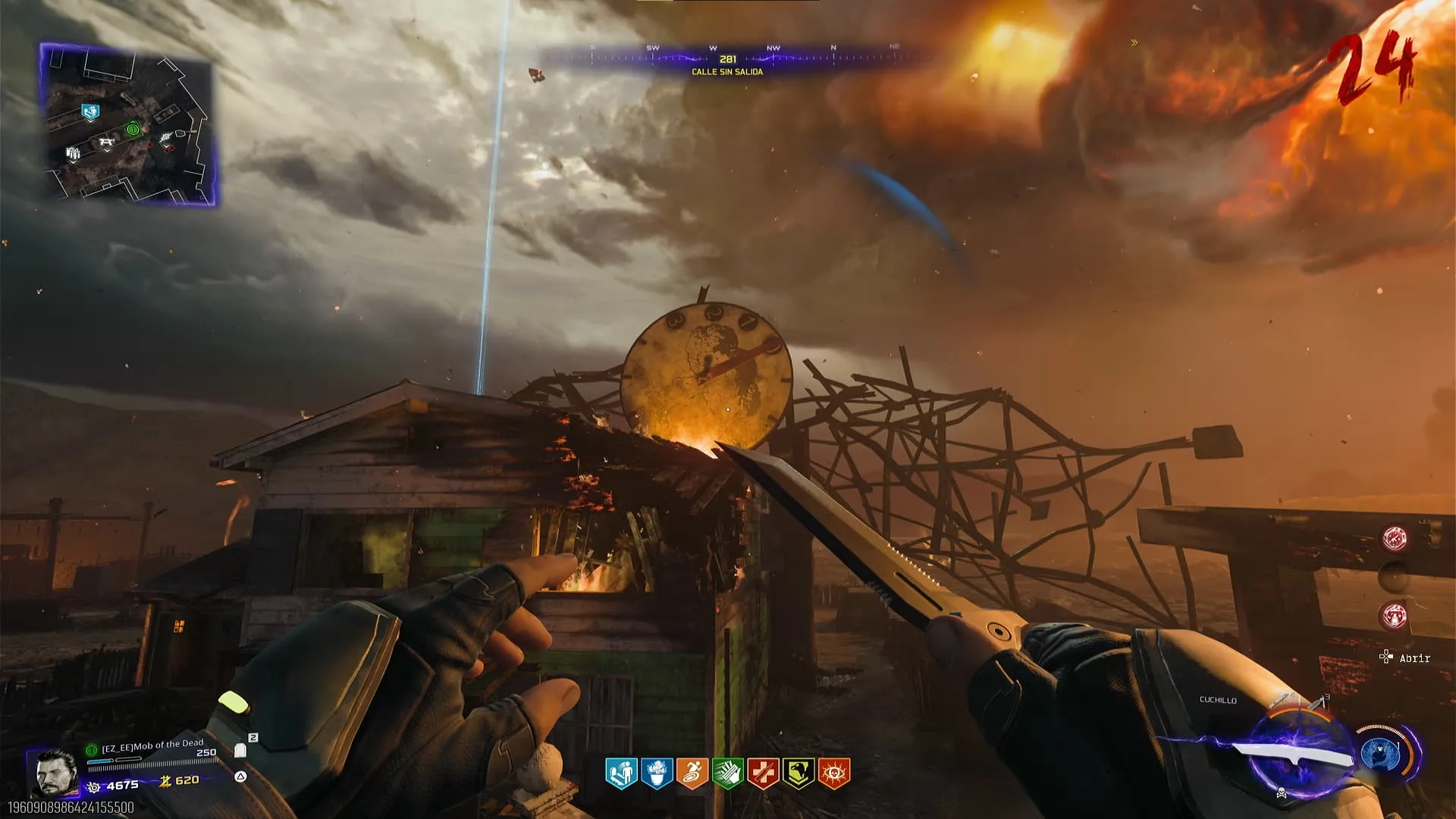
Task: Select the lower red gobblegum icon
Action: (1395, 616)
